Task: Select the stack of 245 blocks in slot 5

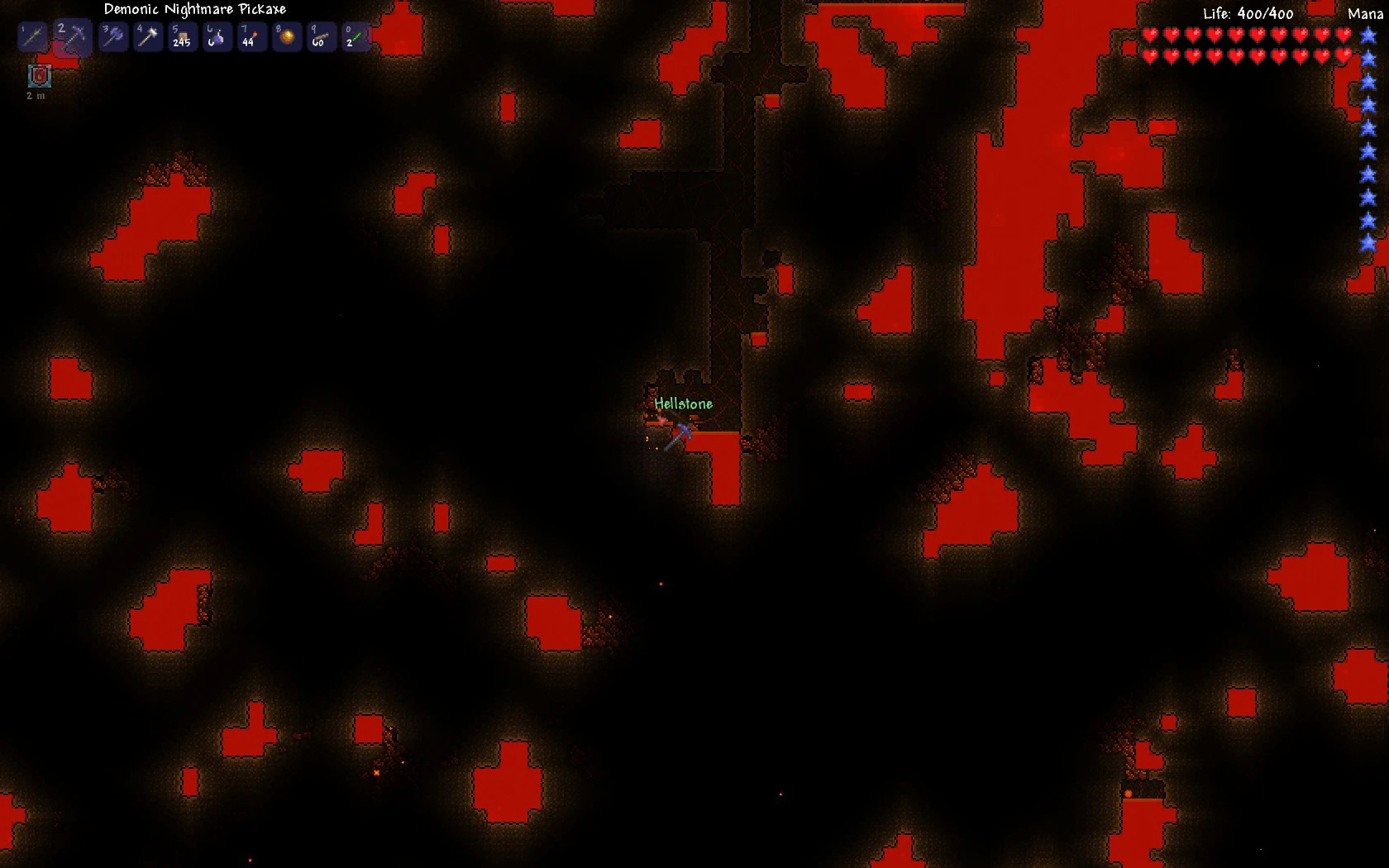Action: point(183,36)
